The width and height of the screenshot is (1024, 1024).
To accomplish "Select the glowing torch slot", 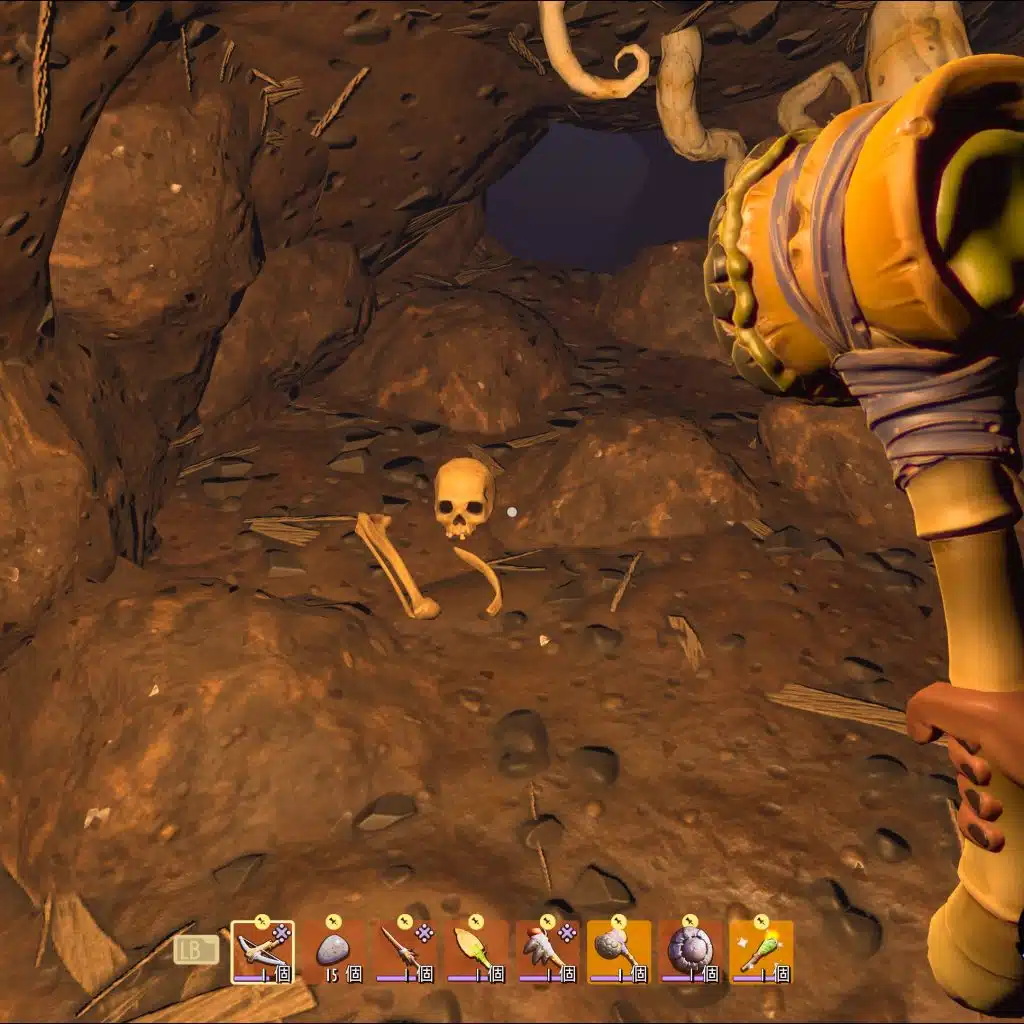I will pos(761,951).
